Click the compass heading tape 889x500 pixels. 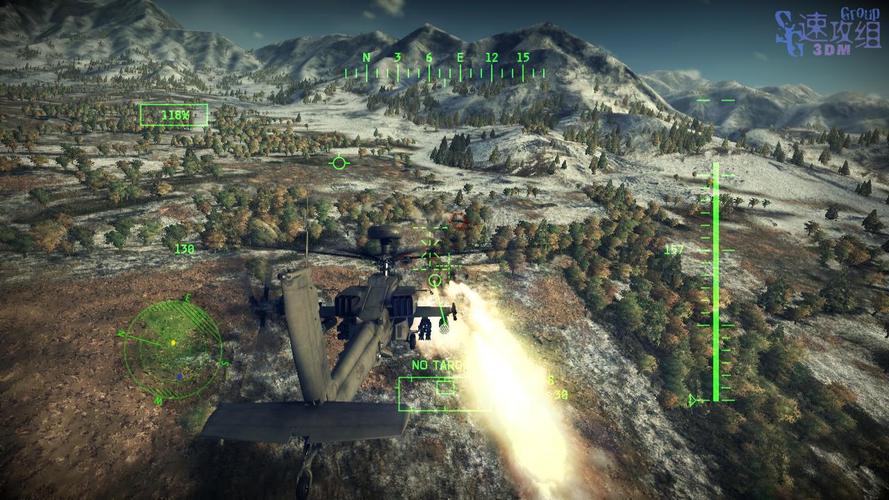445,66
